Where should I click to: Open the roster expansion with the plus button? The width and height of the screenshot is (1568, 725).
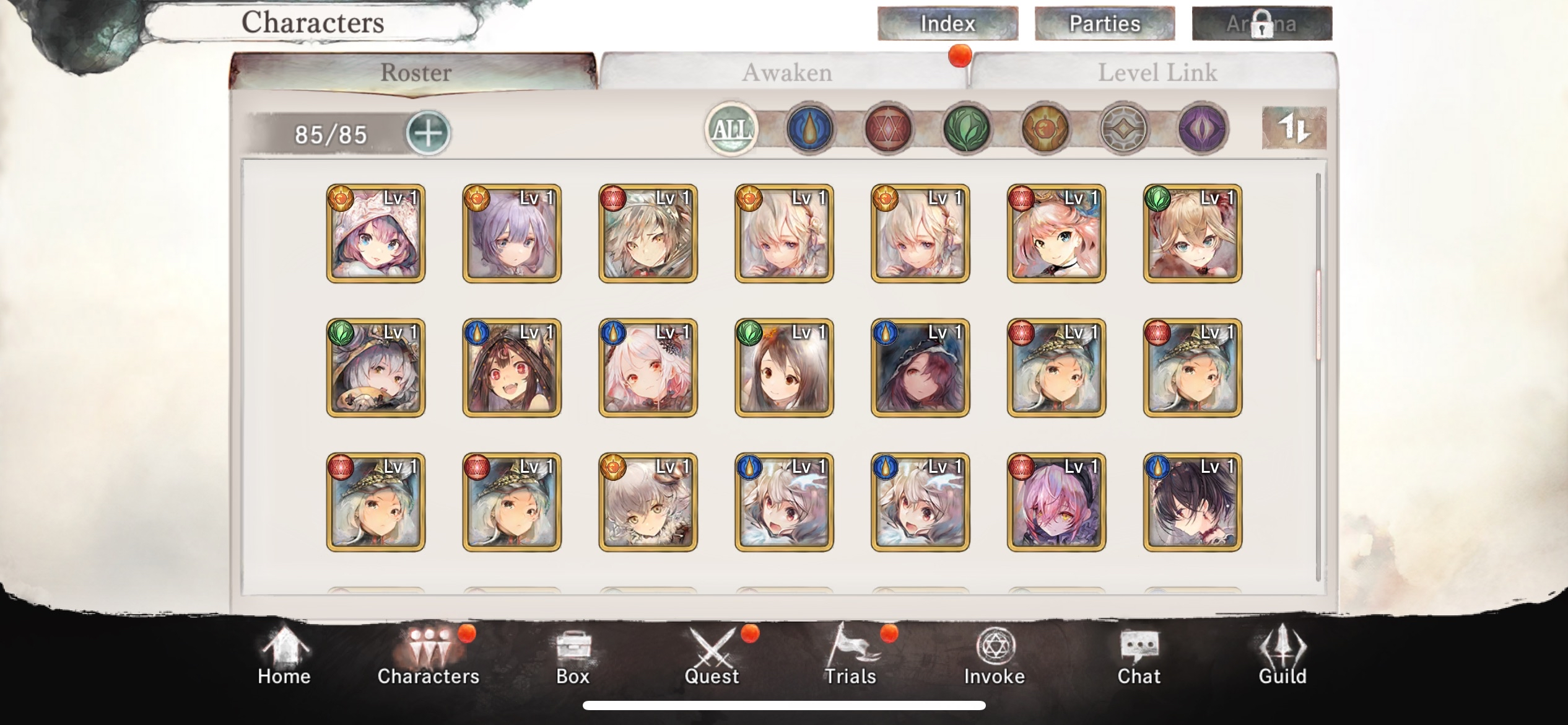pyautogui.click(x=429, y=132)
